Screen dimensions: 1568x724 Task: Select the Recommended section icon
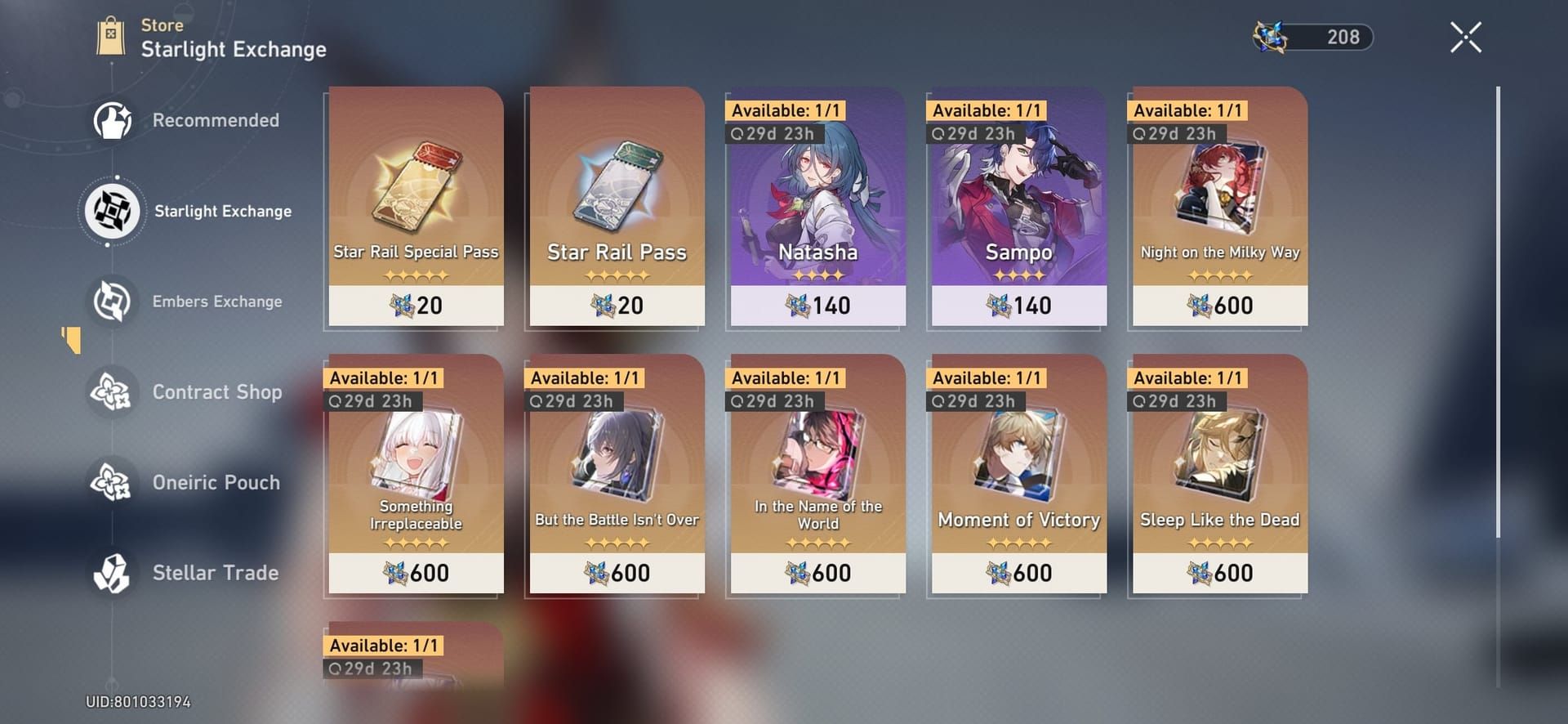click(111, 120)
